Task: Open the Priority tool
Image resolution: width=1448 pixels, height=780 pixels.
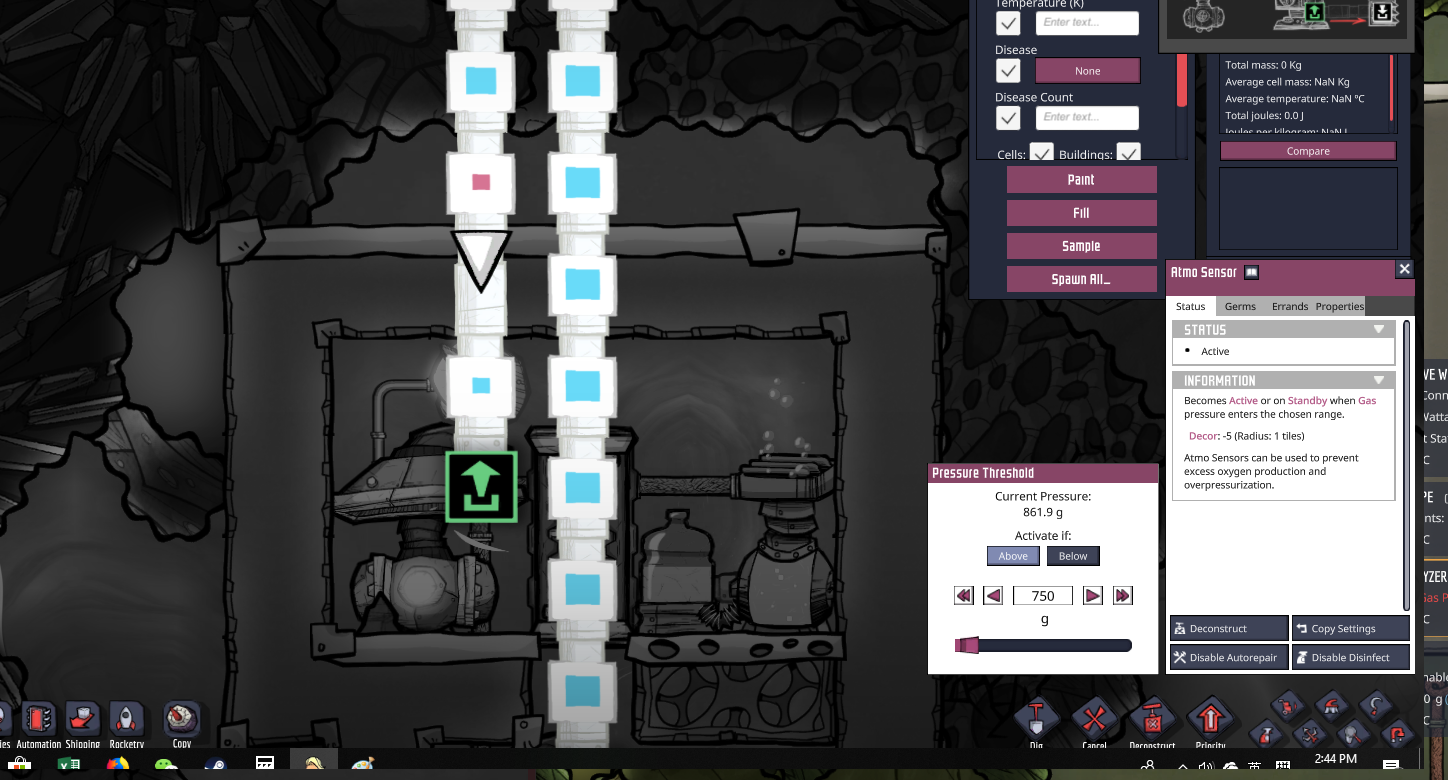Action: 1211,718
